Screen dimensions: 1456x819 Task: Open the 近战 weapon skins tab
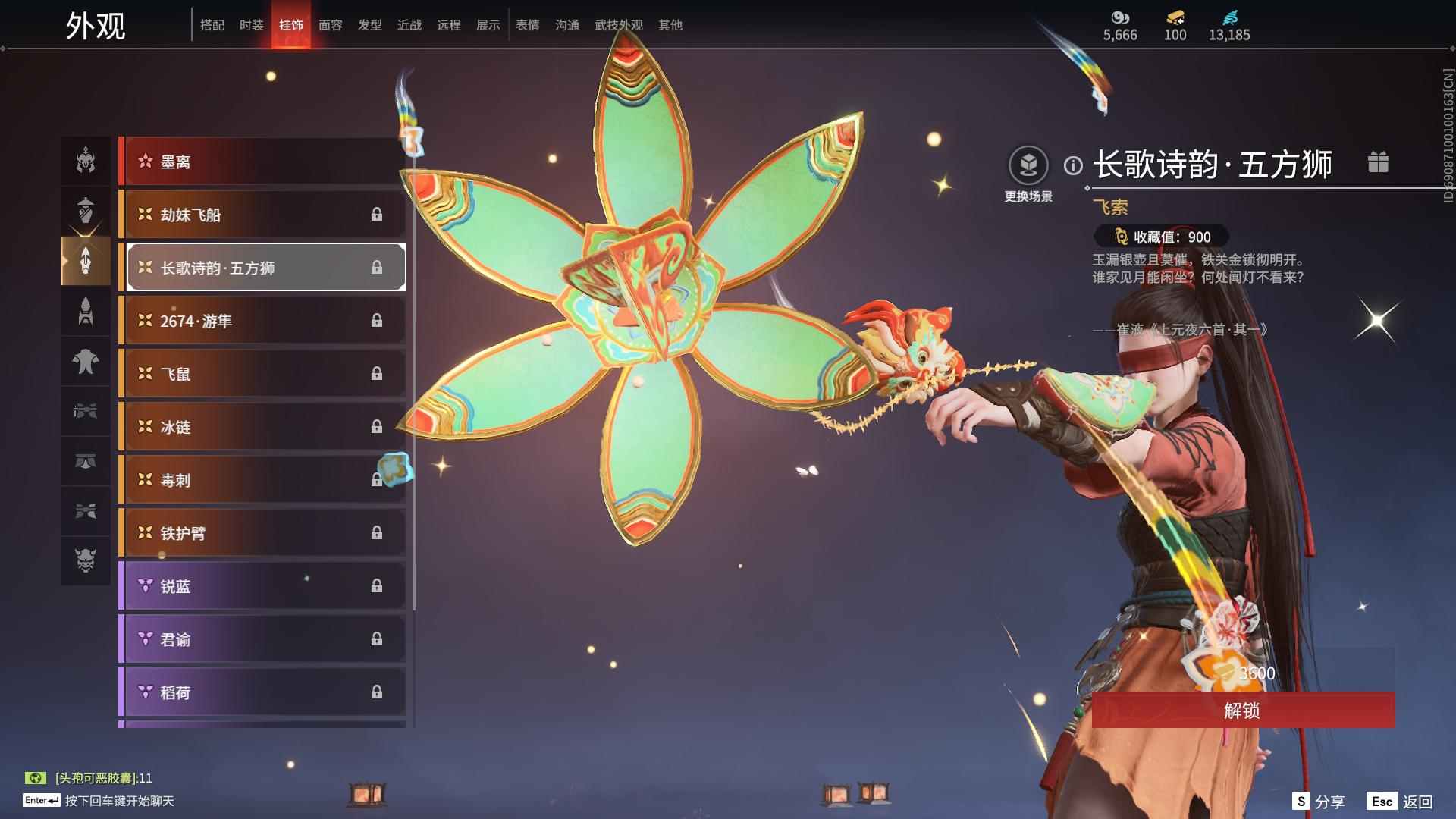click(x=409, y=25)
